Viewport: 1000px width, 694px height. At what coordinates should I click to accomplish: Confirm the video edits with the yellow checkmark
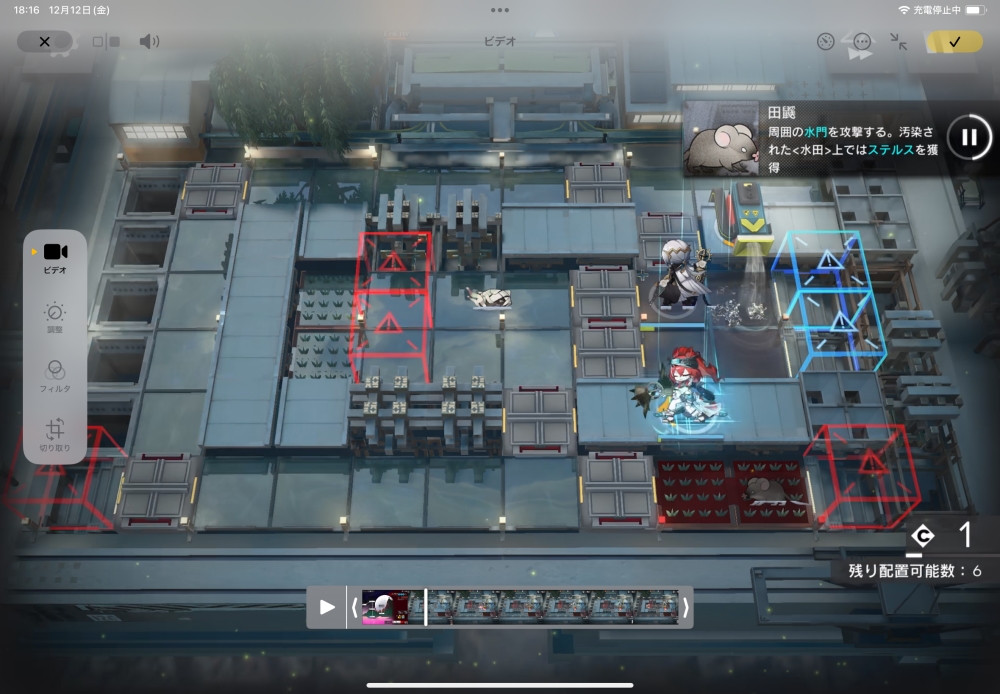point(953,42)
